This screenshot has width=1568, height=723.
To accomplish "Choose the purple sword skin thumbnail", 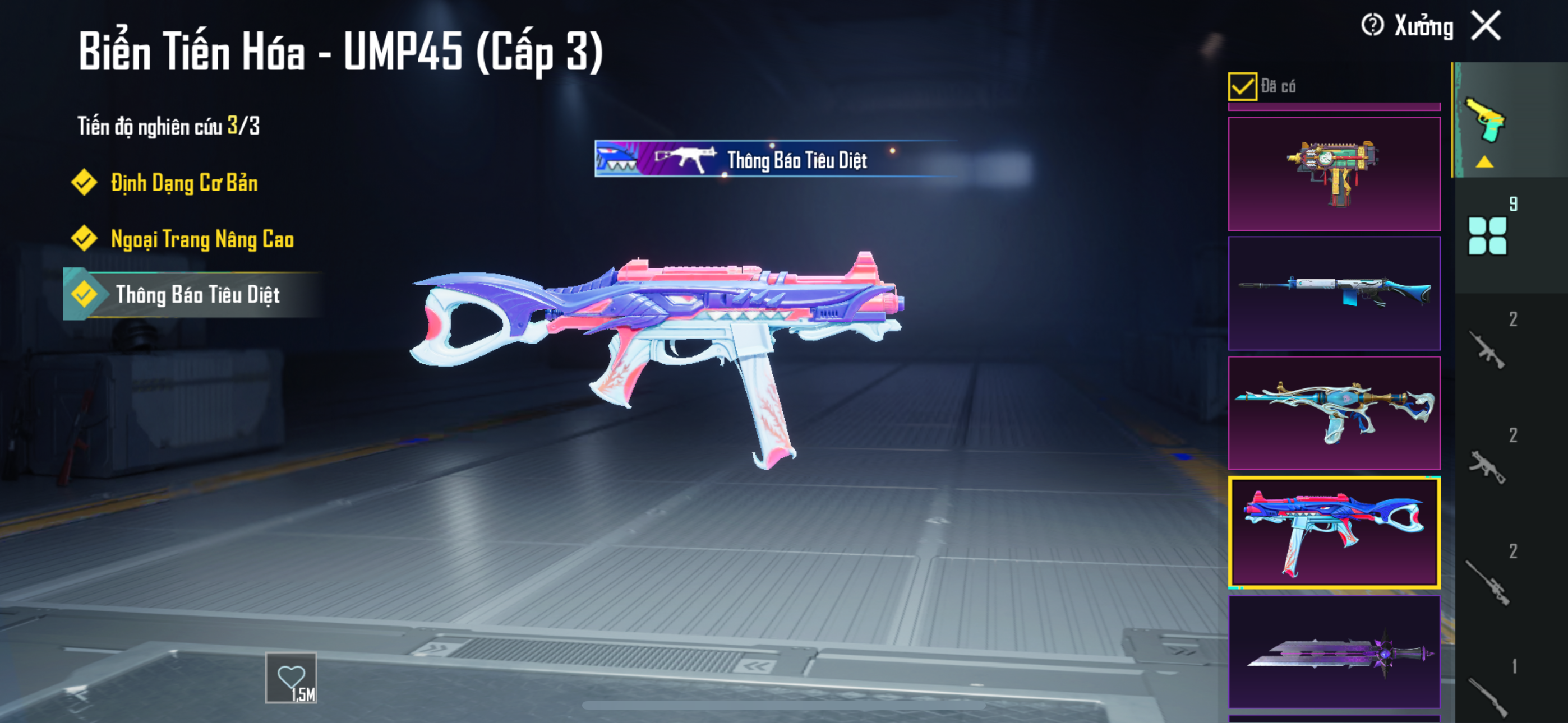I will click(1334, 651).
